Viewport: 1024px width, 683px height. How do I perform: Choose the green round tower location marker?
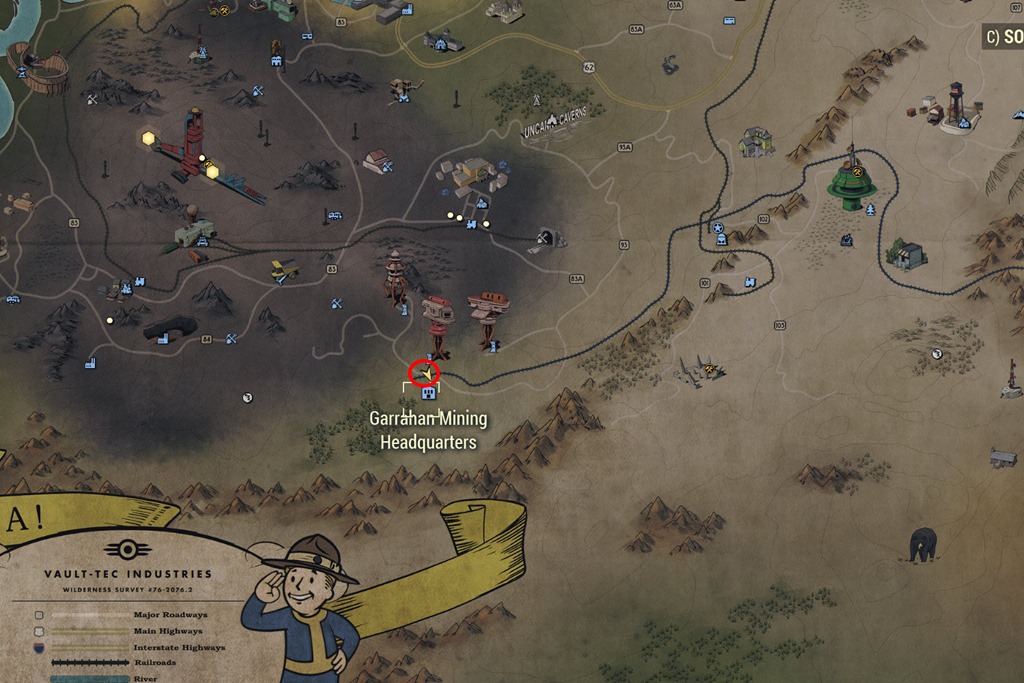click(852, 182)
